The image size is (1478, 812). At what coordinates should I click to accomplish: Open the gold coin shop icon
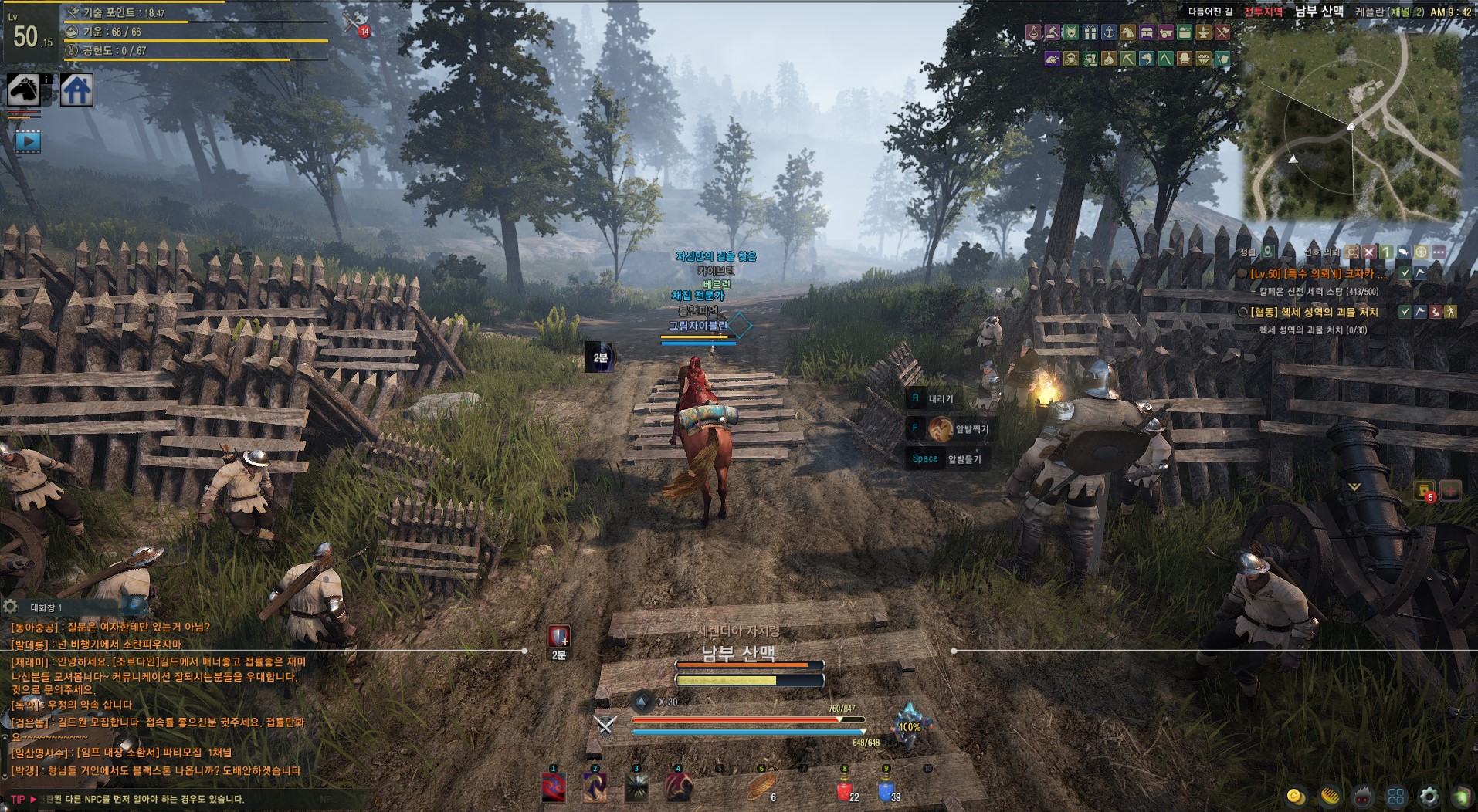click(x=1296, y=796)
